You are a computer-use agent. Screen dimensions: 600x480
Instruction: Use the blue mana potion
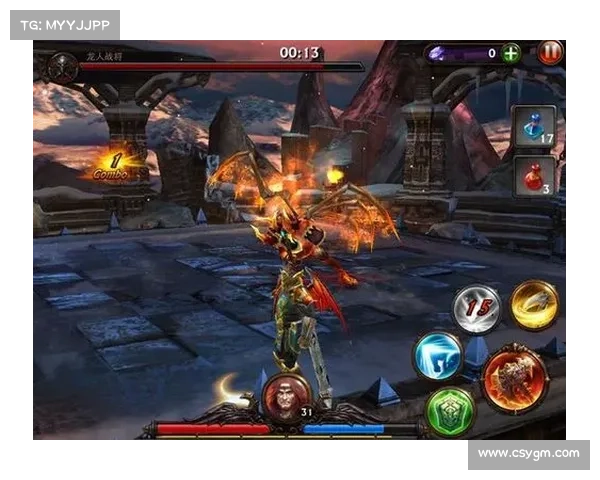tap(534, 126)
